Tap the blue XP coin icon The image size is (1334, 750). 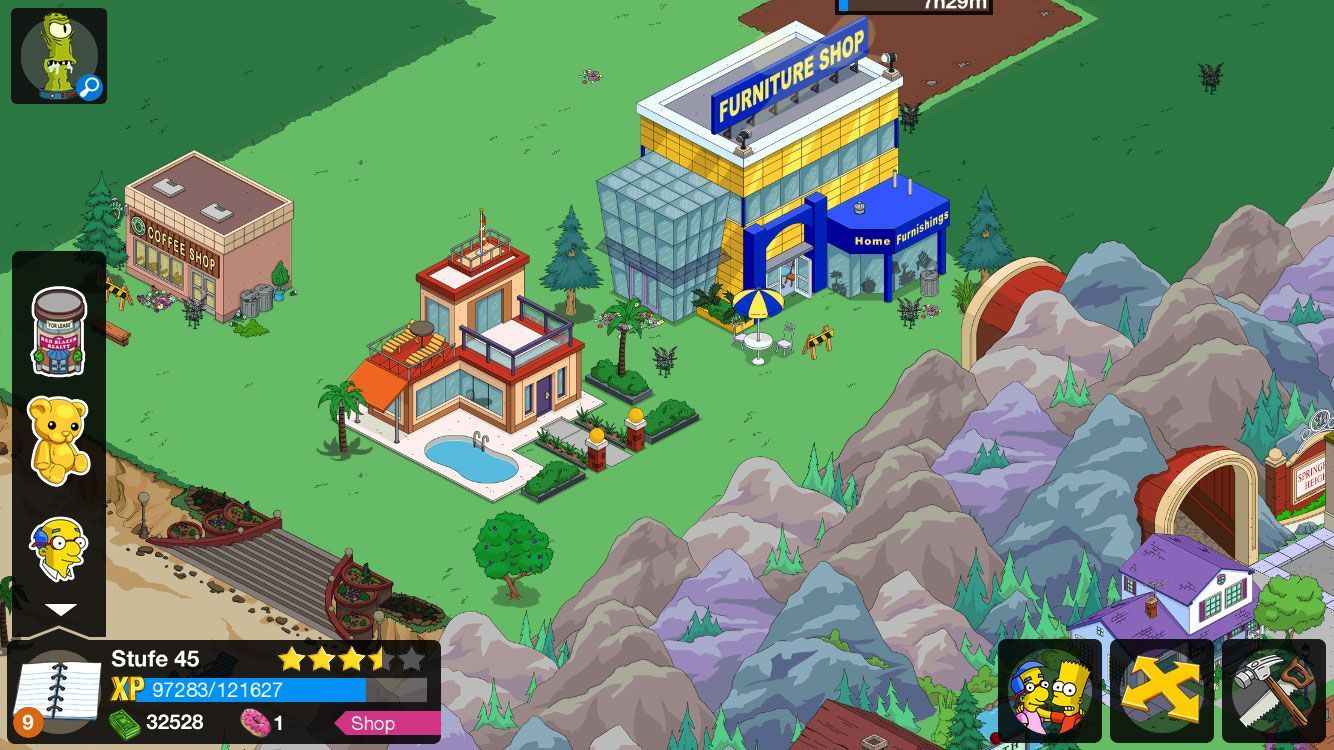coord(126,687)
